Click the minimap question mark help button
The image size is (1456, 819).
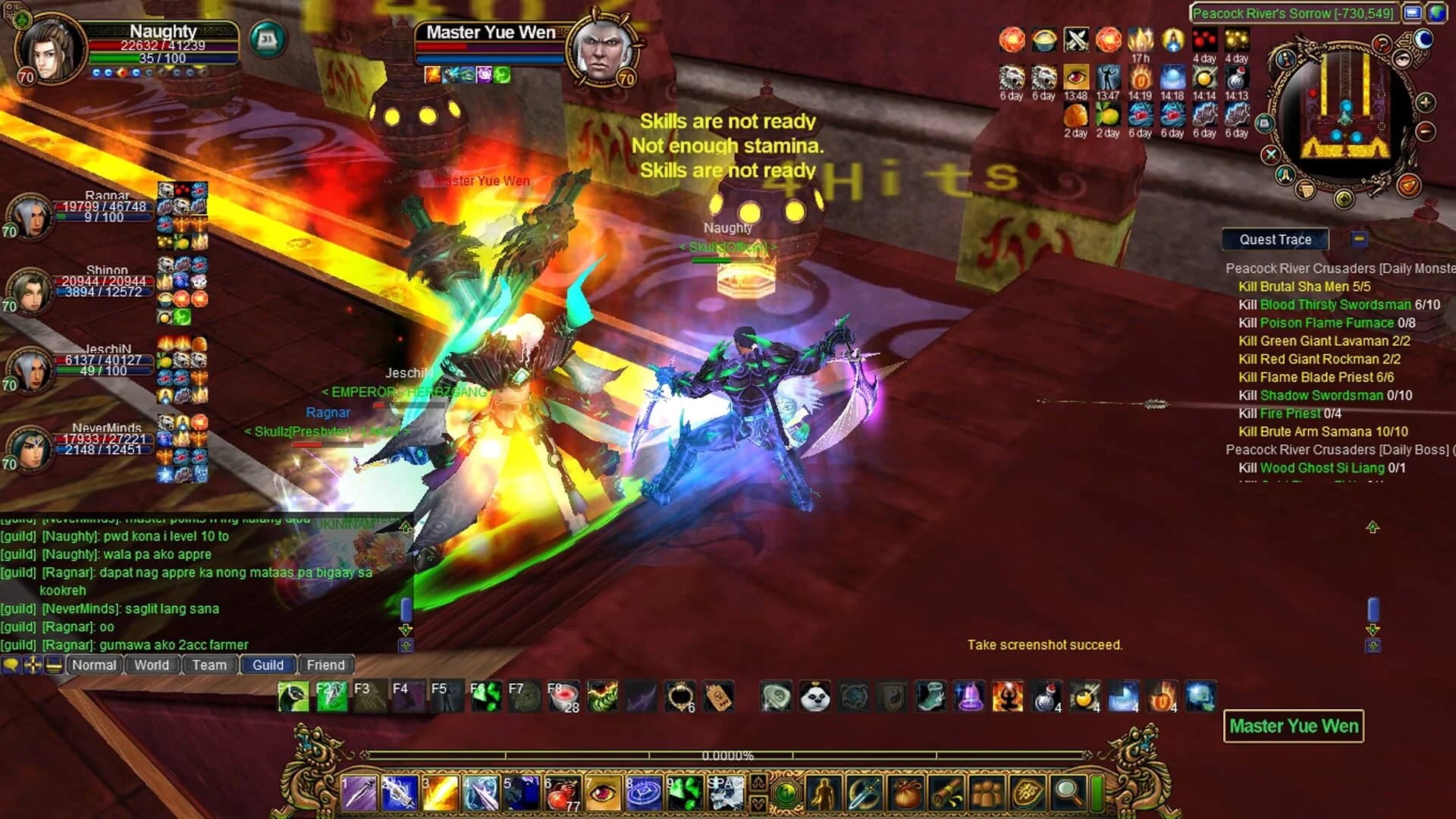(1382, 44)
